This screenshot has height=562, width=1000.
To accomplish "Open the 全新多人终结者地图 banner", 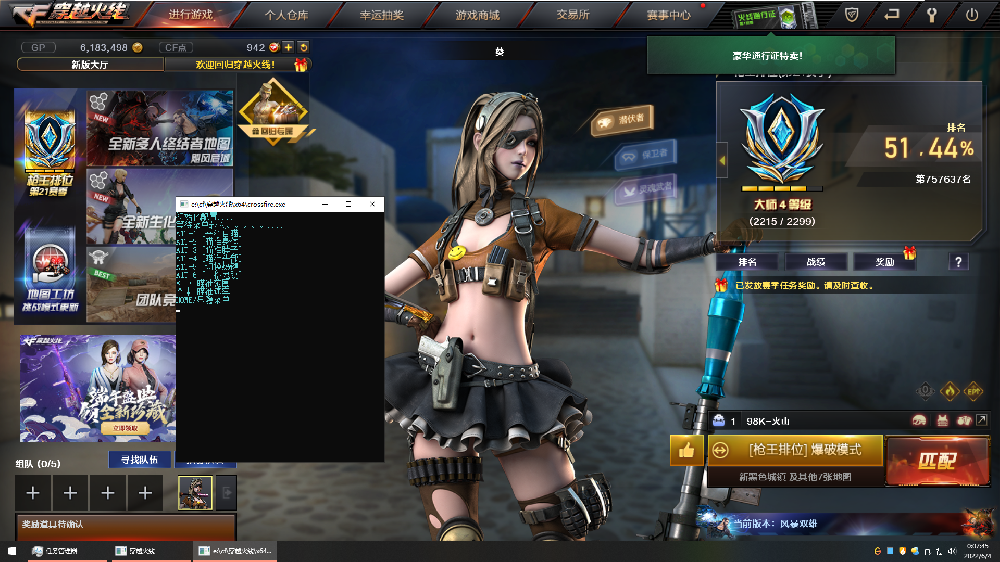I will click(161, 127).
